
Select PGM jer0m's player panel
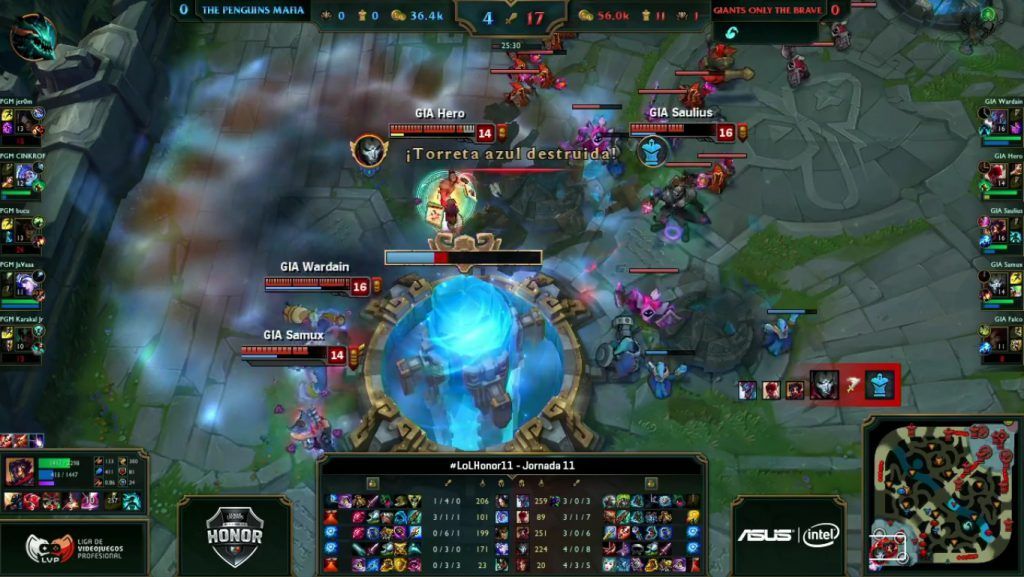click(x=23, y=125)
